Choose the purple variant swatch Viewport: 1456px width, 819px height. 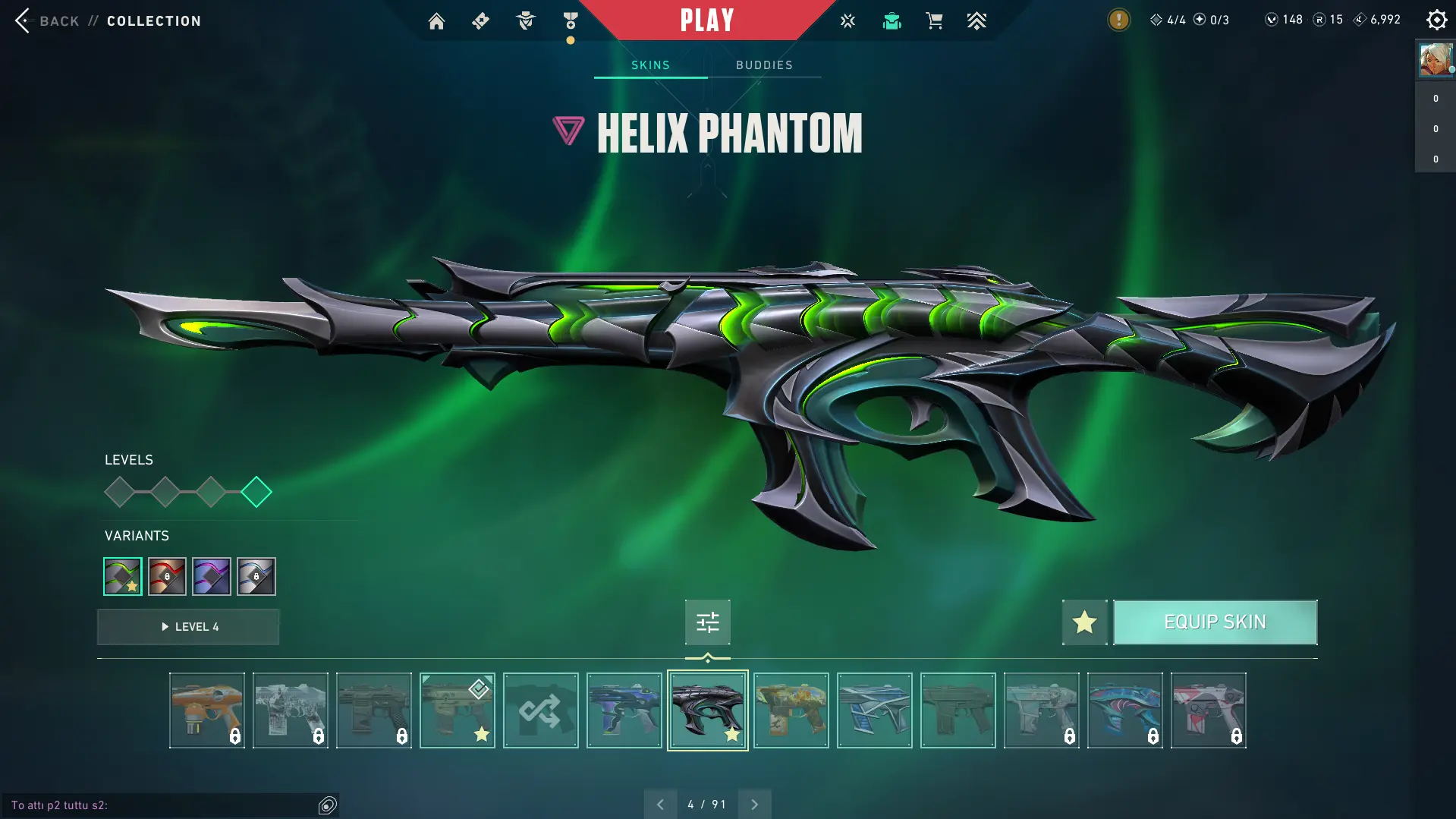click(x=212, y=577)
